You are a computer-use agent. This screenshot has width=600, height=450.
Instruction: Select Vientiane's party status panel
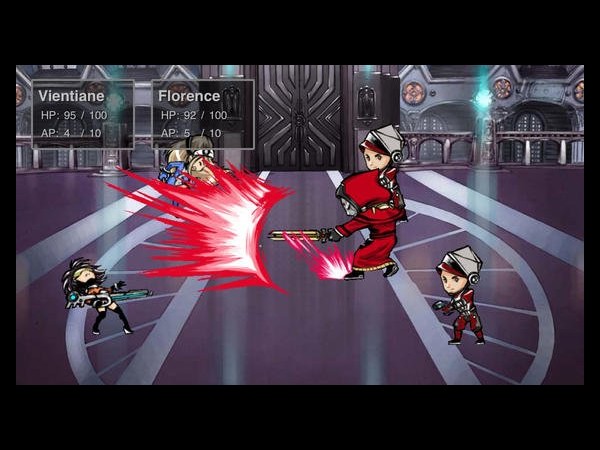(x=83, y=114)
